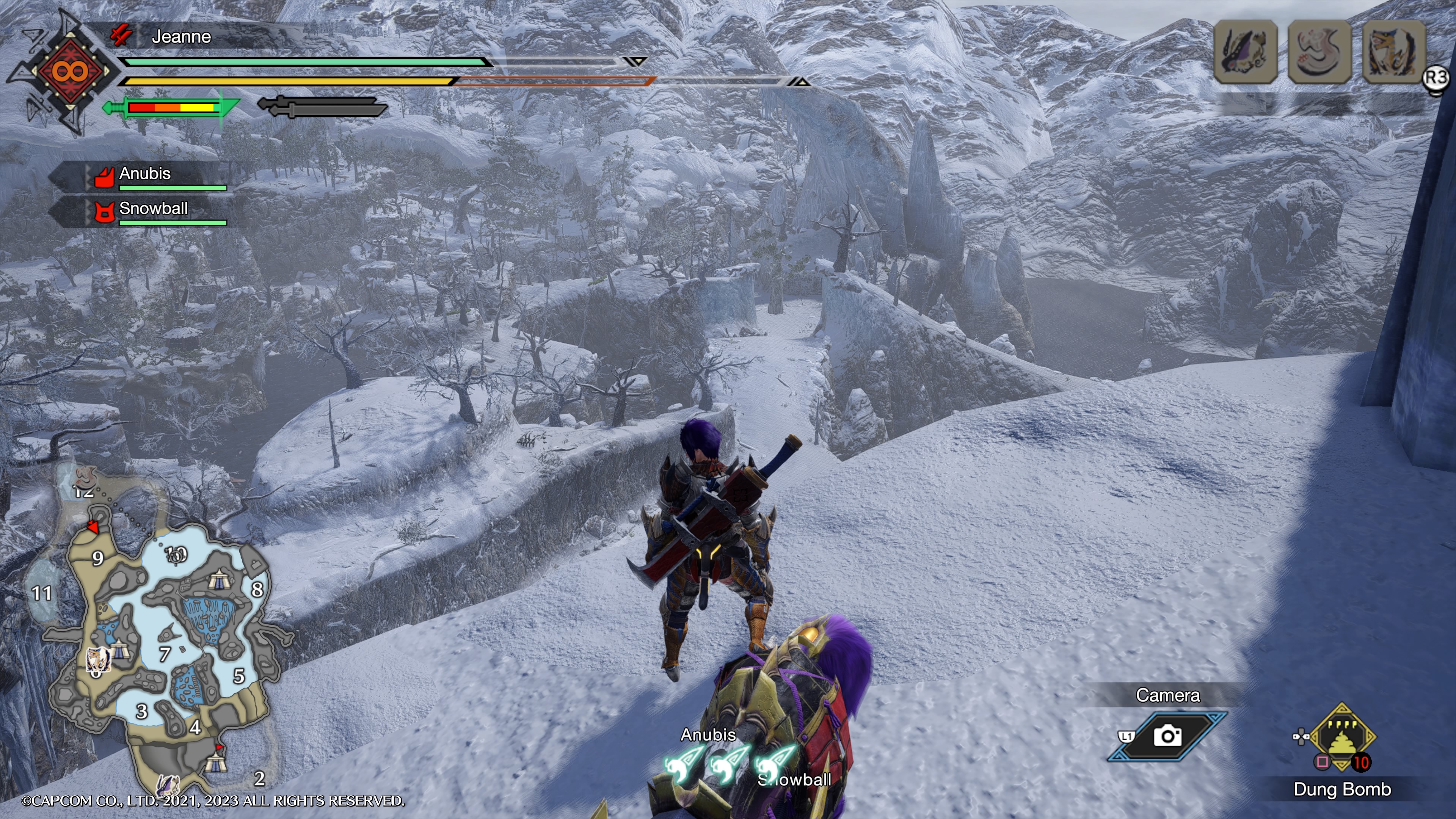1456x819 pixels.
Task: Select area 7 on the minimap
Action: coord(165,654)
